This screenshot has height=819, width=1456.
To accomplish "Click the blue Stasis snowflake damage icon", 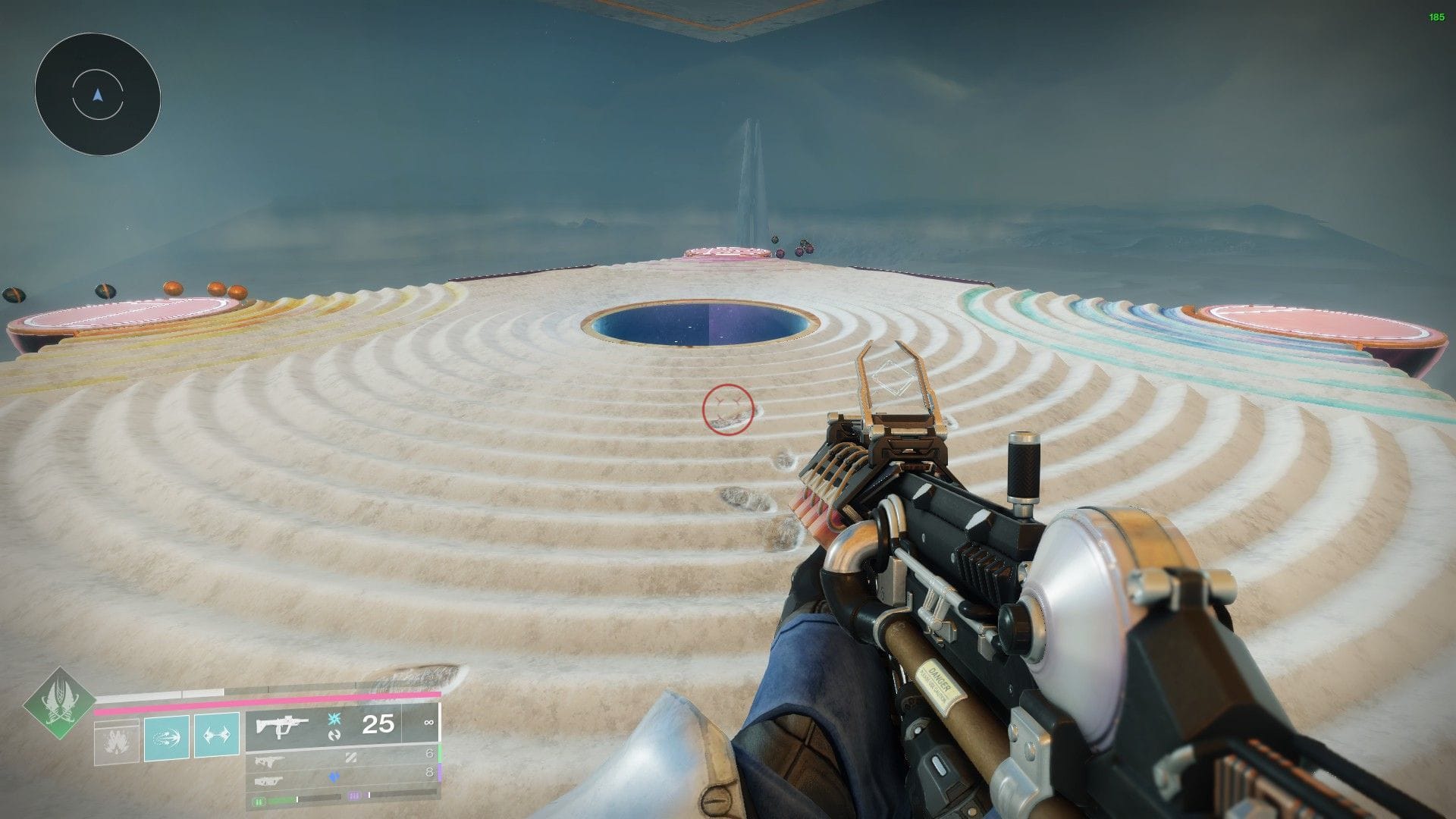I will [333, 719].
